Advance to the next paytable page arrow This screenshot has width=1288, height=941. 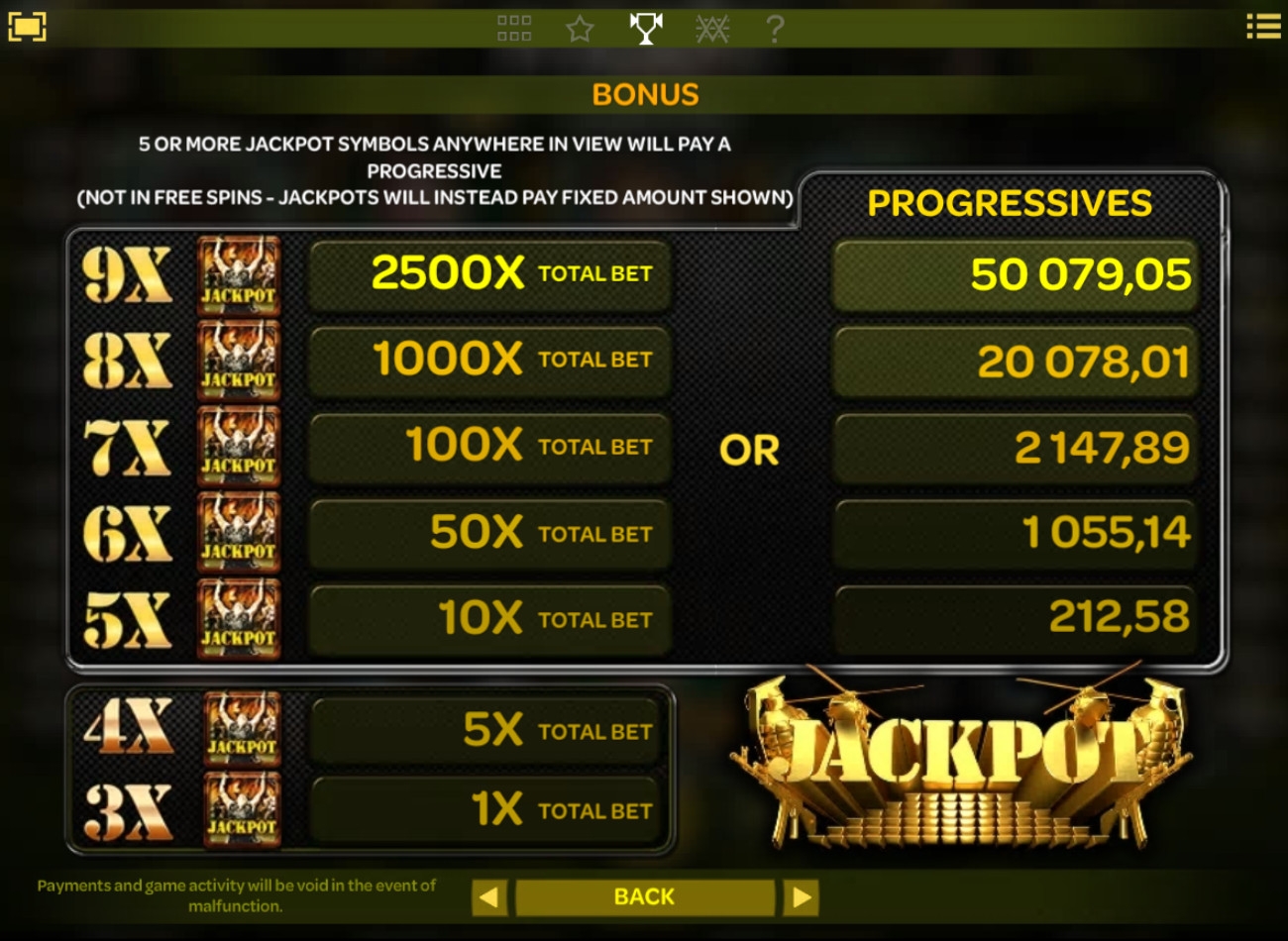pos(801,898)
